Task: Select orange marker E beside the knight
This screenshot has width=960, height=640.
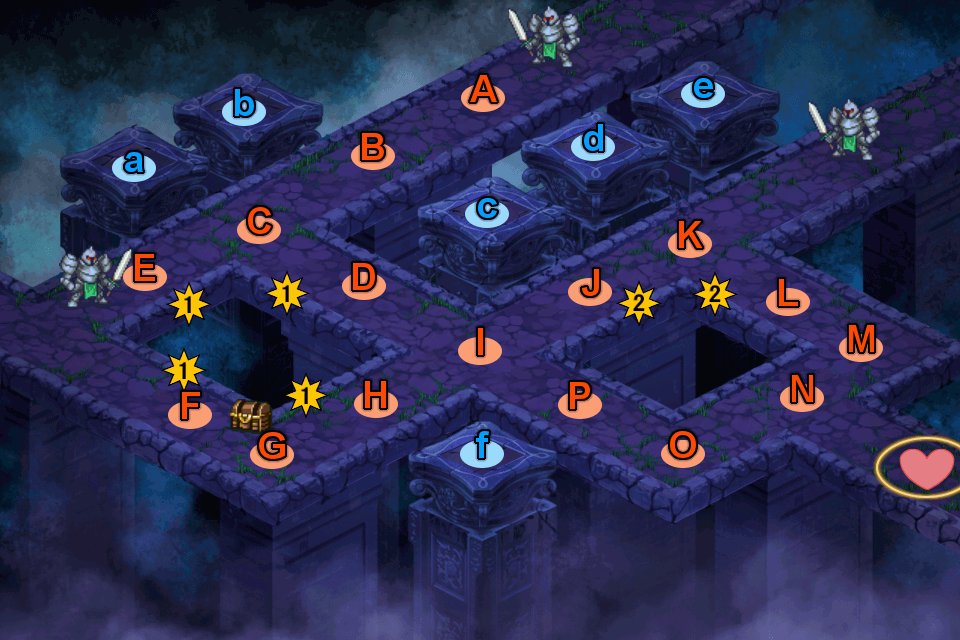Action: pyautogui.click(x=145, y=272)
